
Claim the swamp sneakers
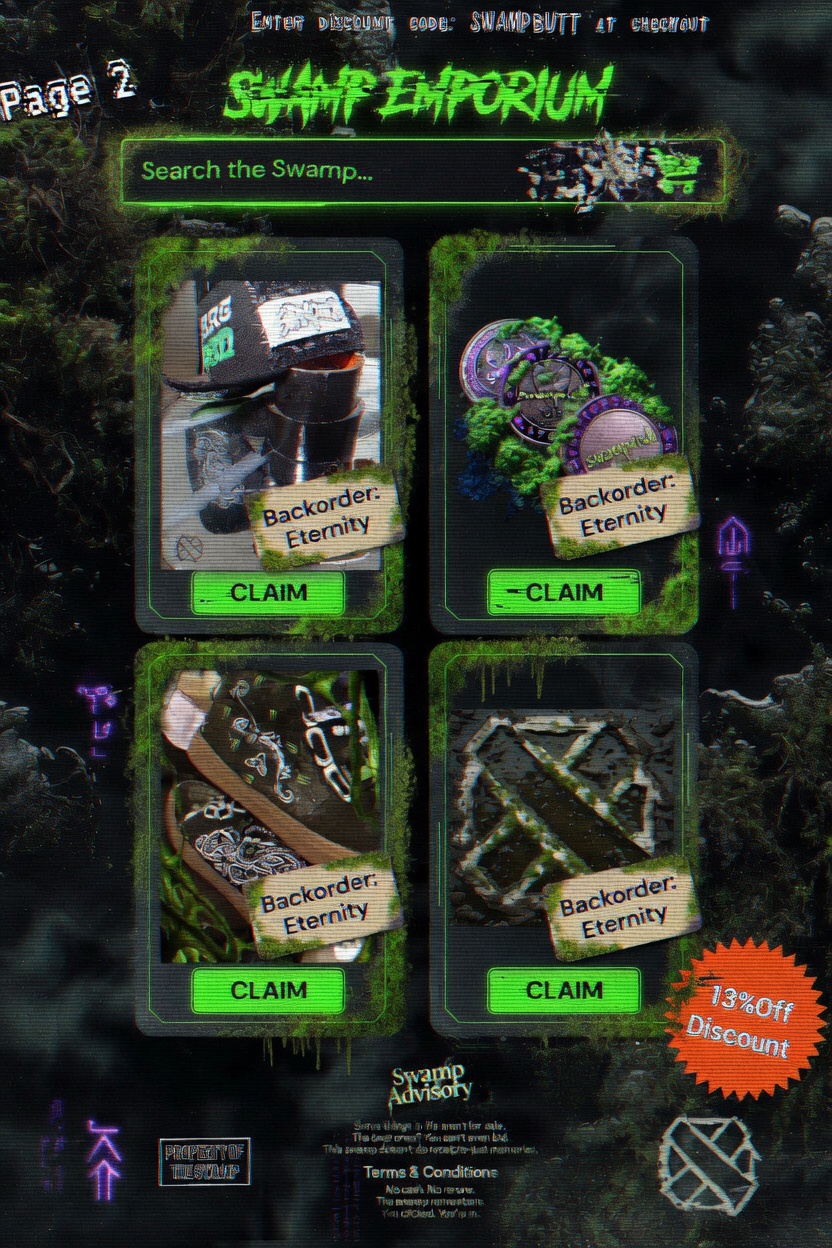[x=268, y=990]
